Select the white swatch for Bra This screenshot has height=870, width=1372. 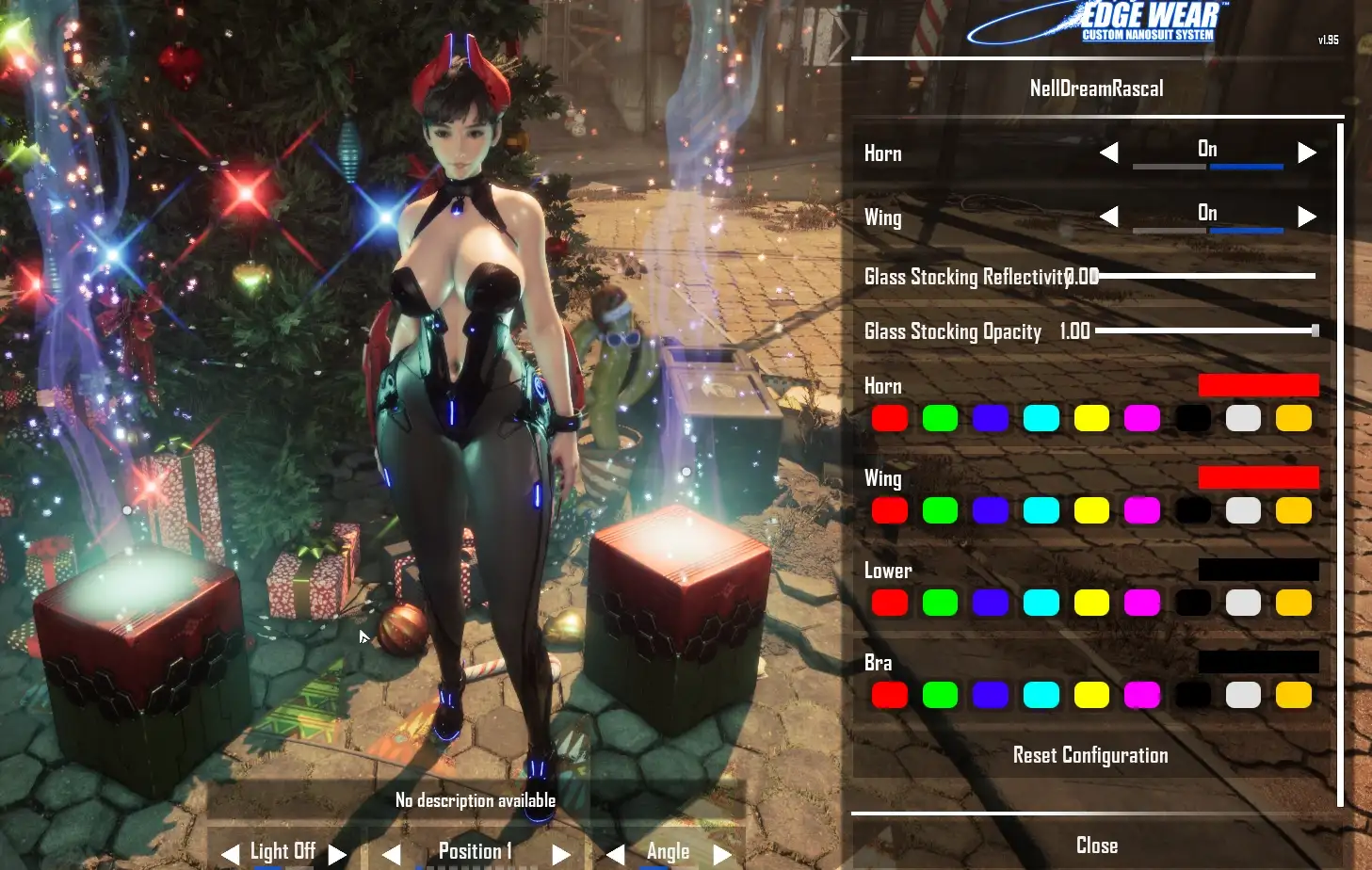tap(1243, 695)
